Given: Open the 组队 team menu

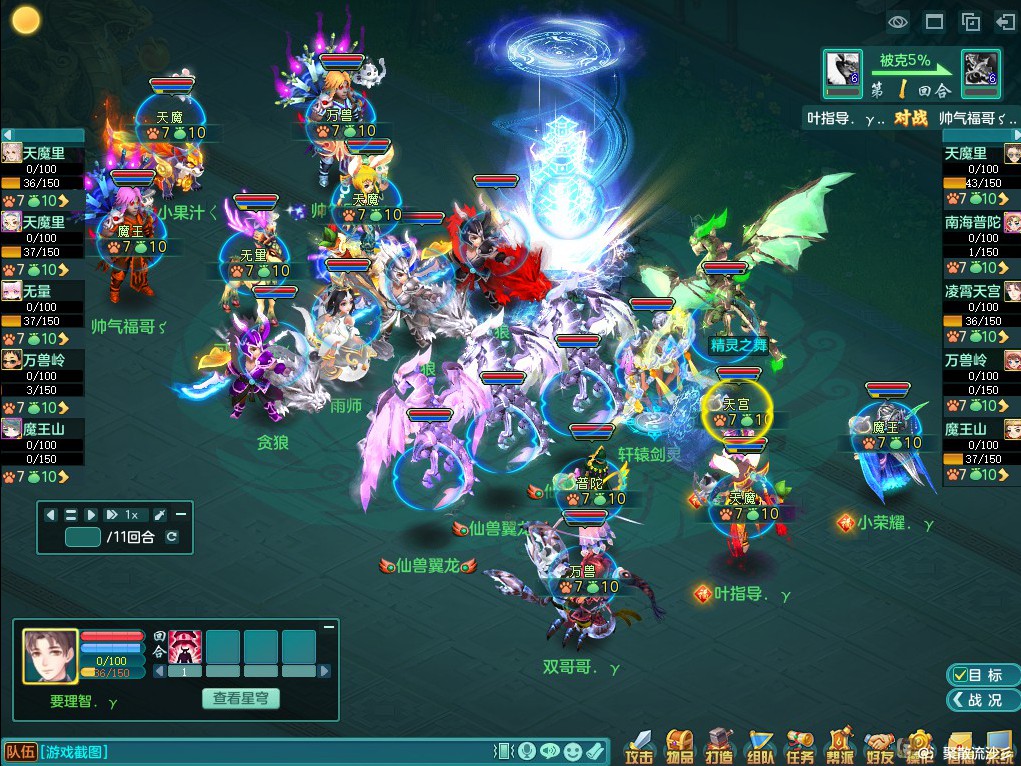Looking at the screenshot, I should 760,746.
